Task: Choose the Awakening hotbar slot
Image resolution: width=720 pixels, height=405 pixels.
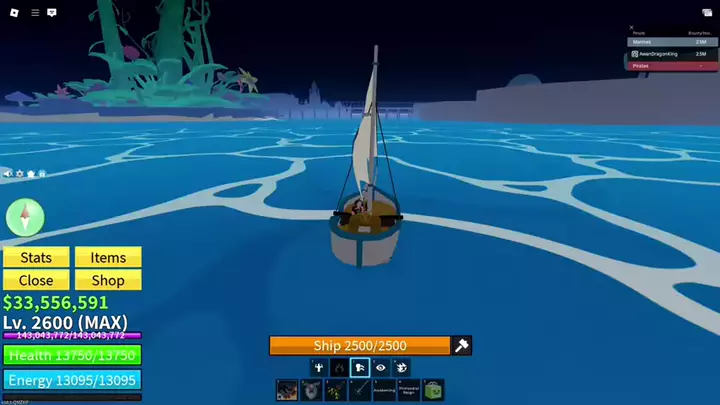Action: click(384, 390)
